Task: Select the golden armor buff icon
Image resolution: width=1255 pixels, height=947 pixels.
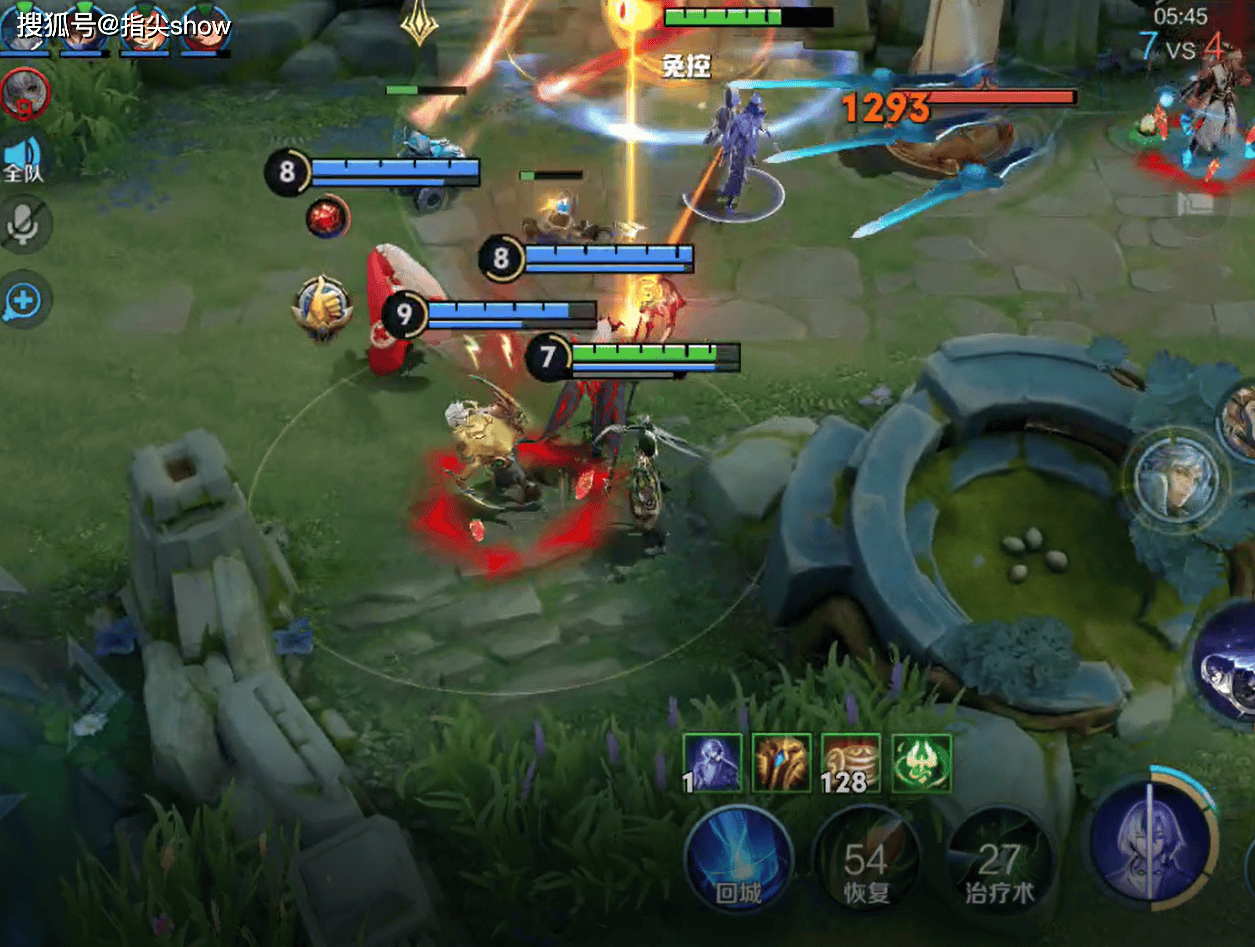Action: [x=782, y=763]
